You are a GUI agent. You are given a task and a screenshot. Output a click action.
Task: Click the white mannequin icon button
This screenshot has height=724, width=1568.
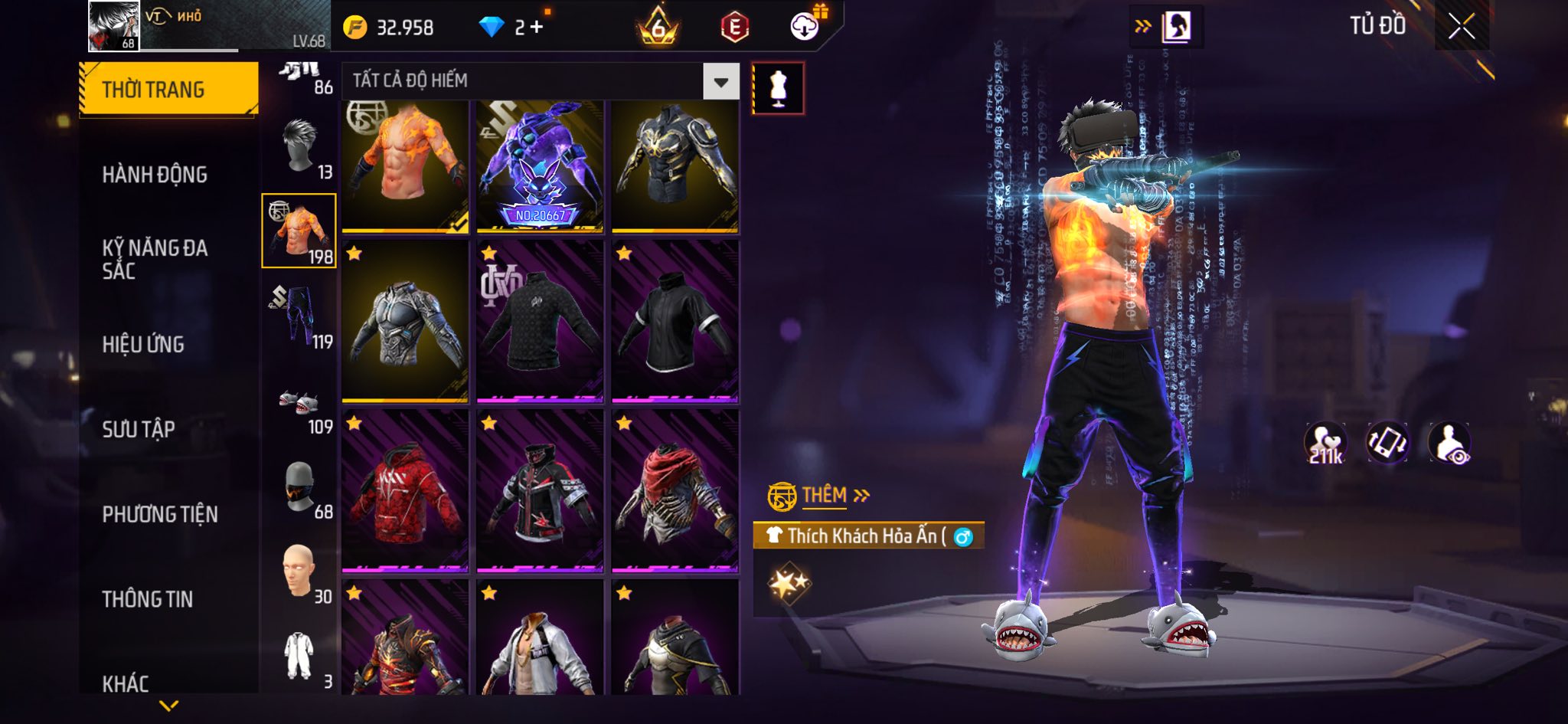click(x=778, y=88)
